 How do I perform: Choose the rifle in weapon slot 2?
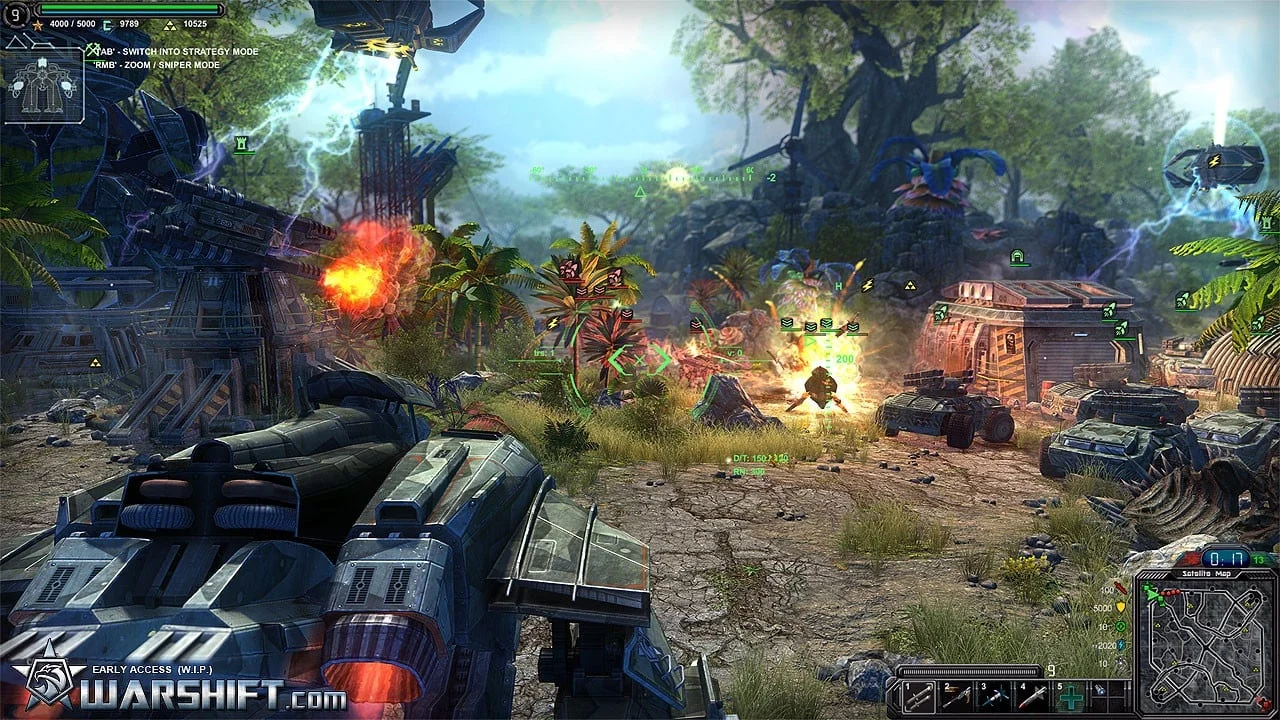(957, 697)
